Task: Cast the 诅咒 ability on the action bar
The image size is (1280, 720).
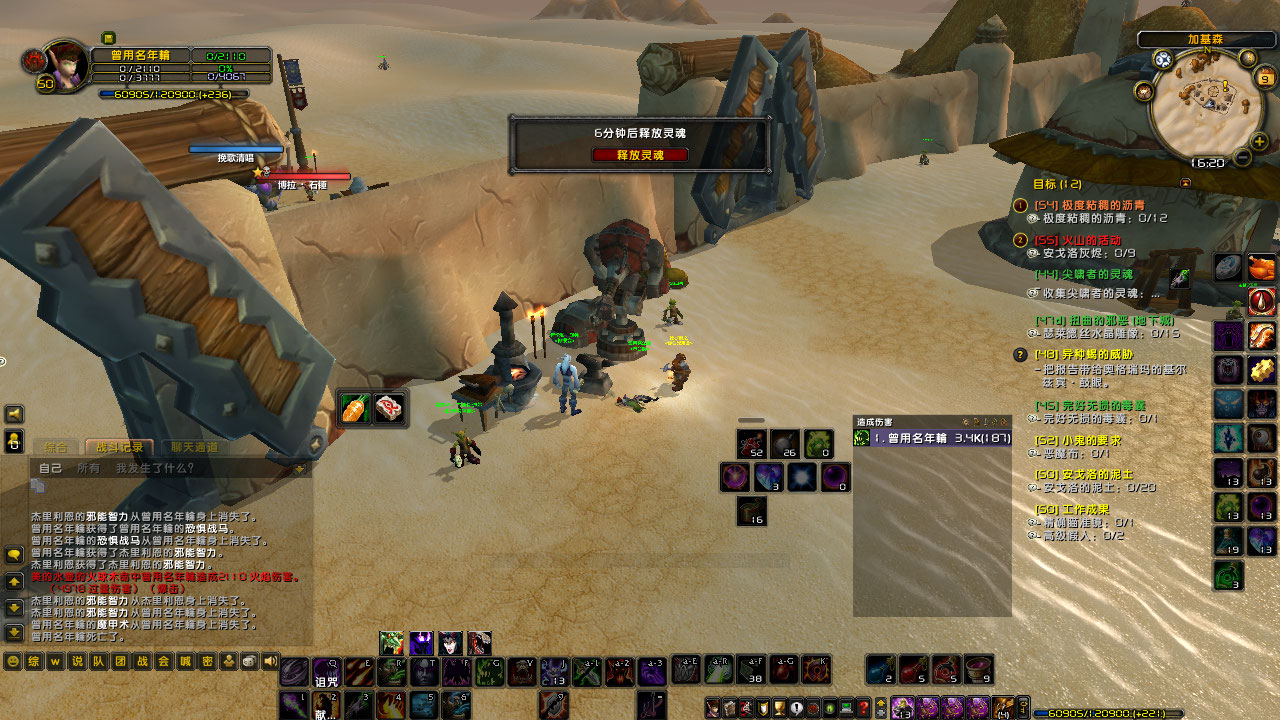Action: coord(327,672)
